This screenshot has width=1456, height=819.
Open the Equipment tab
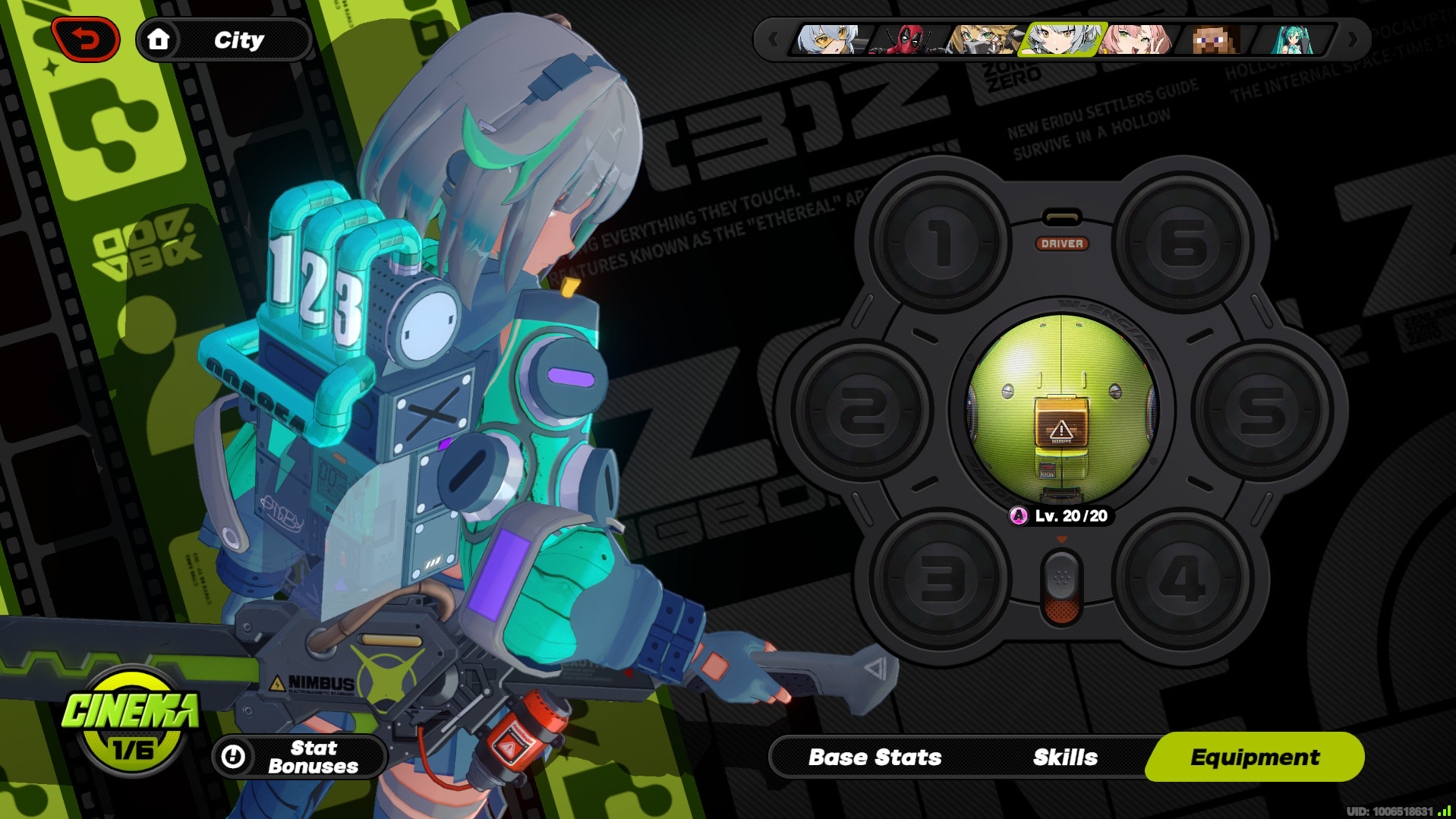tap(1255, 756)
